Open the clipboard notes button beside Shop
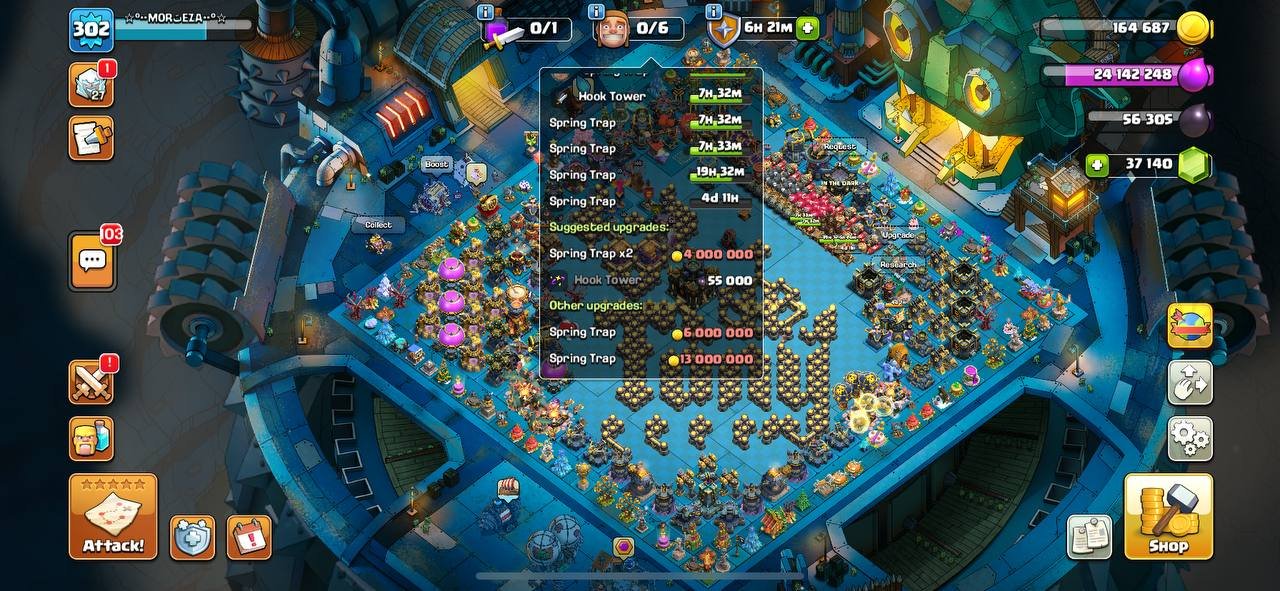 [x=1090, y=537]
